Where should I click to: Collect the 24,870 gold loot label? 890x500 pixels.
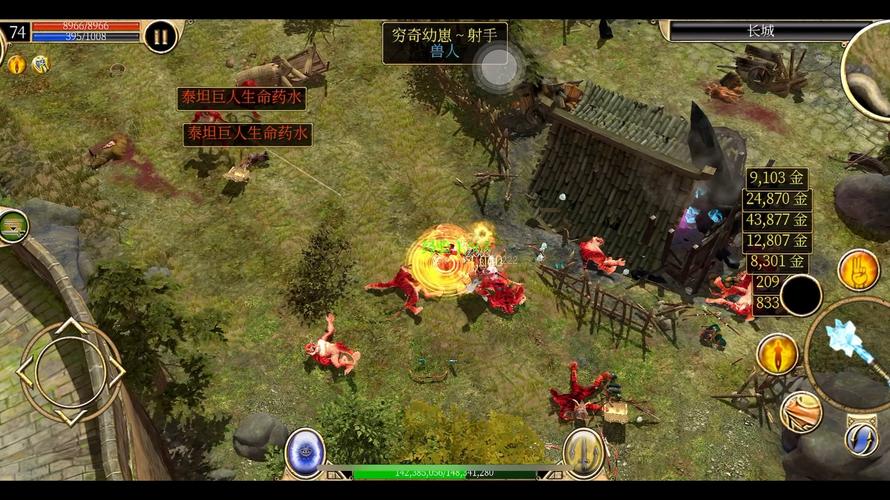pos(776,199)
